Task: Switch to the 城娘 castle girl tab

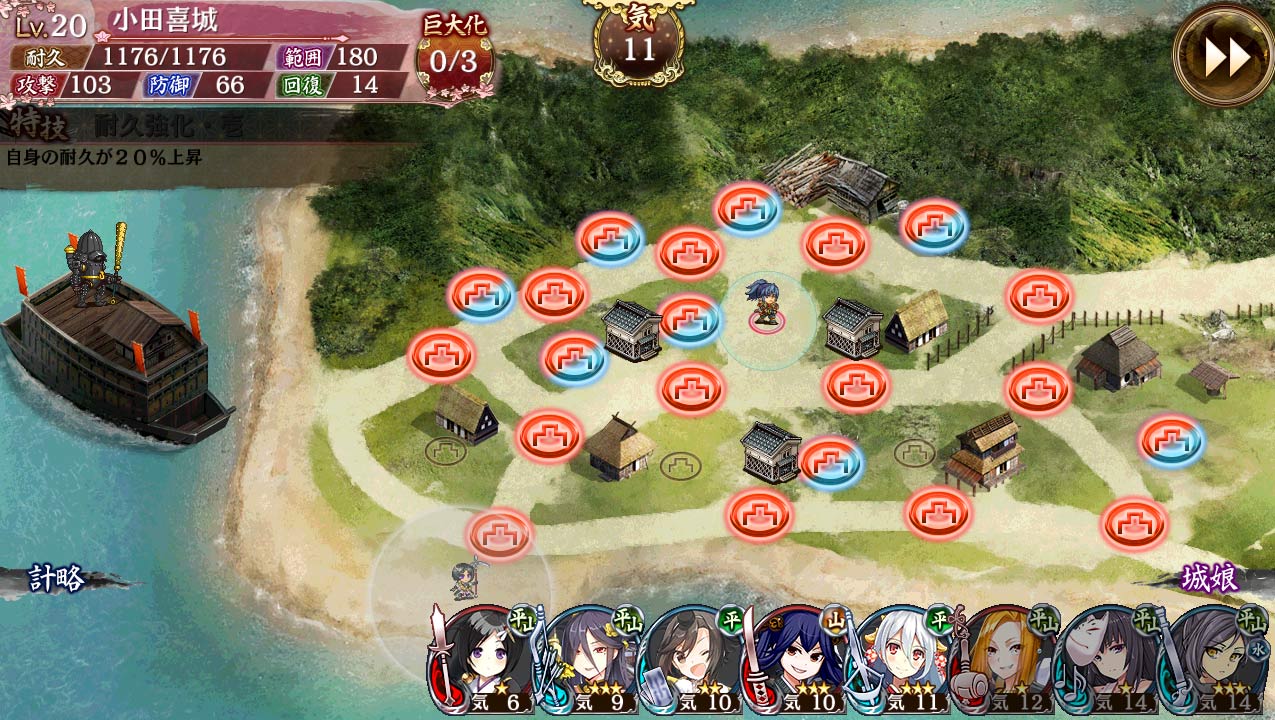Action: (x=1209, y=579)
